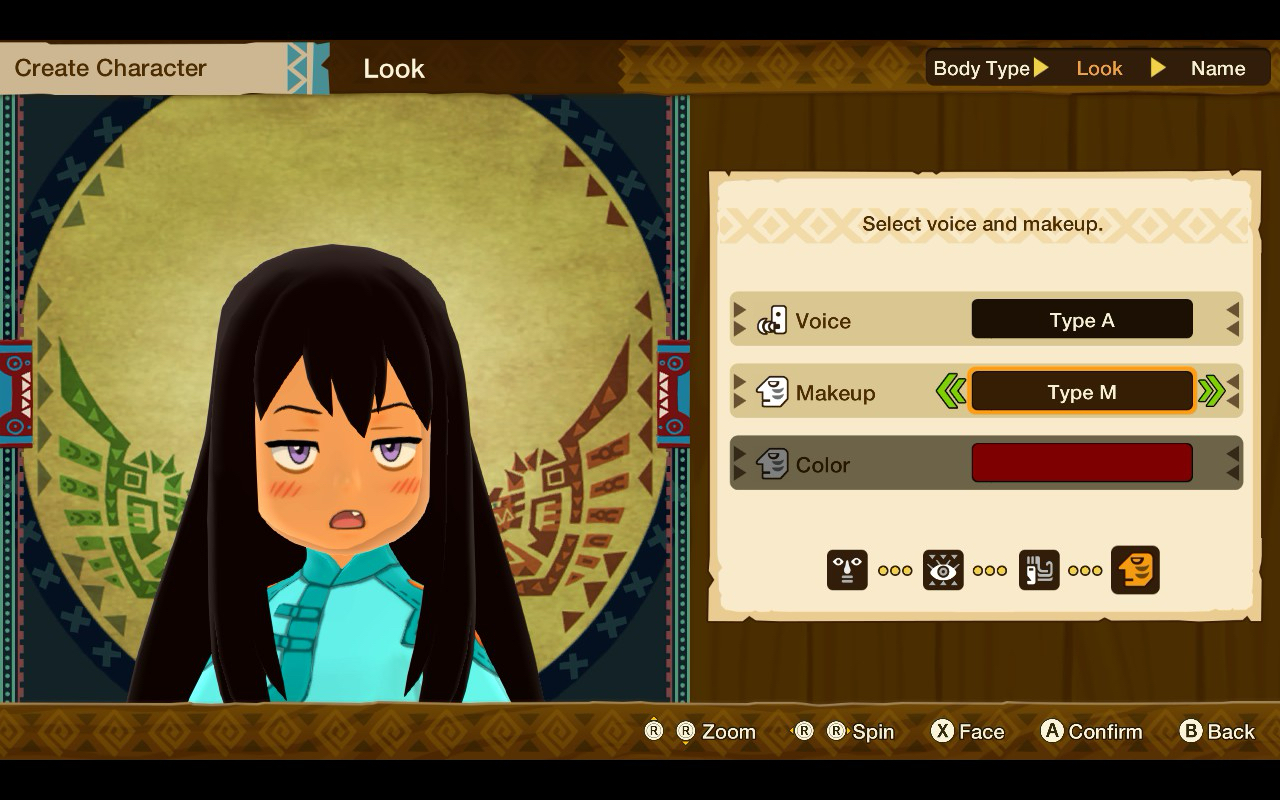This screenshot has height=800, width=1280.
Task: Jump to the Name step
Action: (x=1217, y=68)
